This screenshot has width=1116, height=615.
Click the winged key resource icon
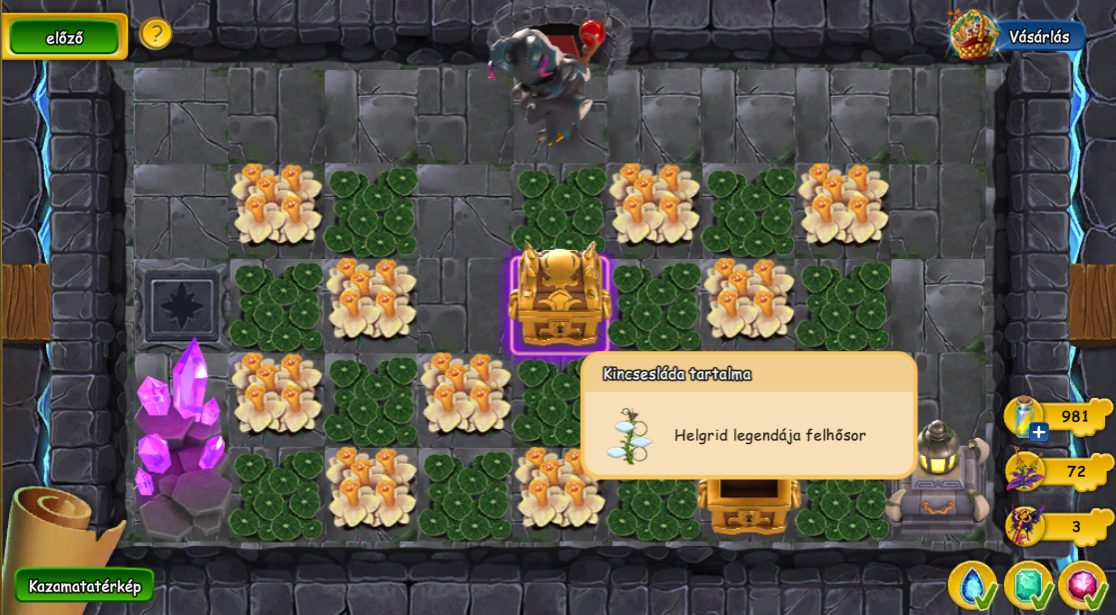(x=1025, y=526)
